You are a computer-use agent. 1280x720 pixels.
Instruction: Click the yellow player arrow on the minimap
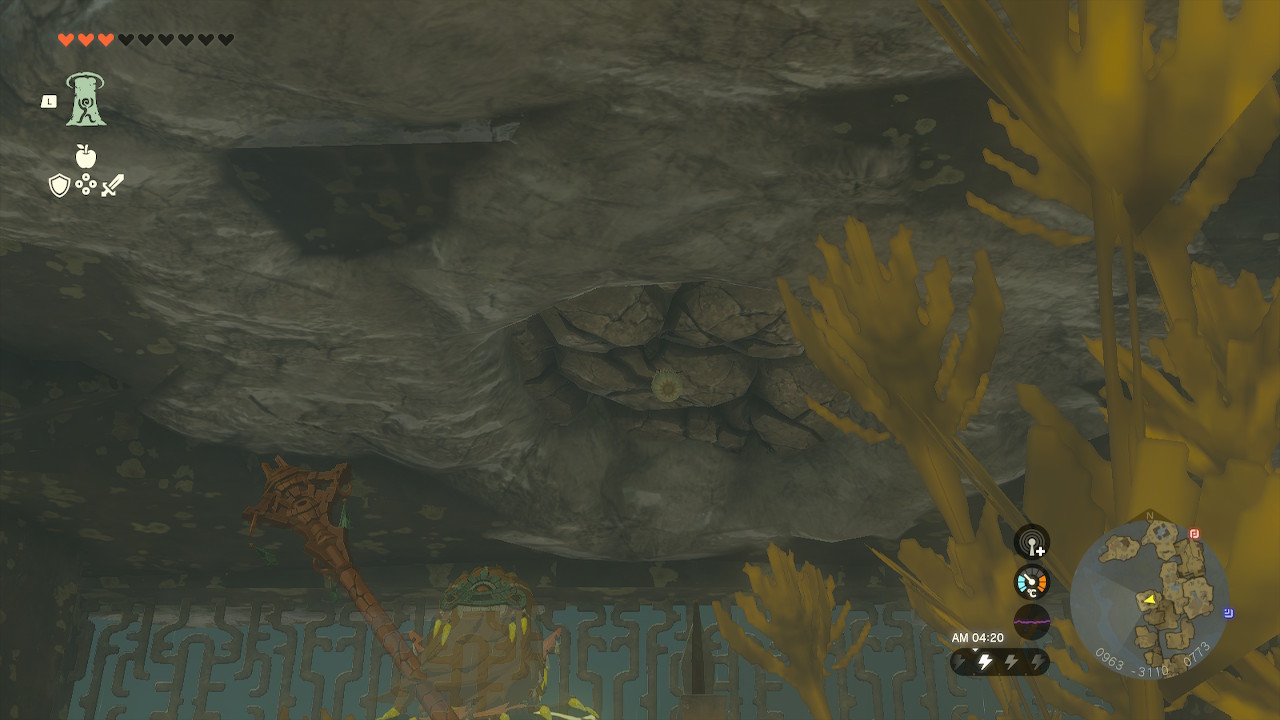tap(1149, 599)
